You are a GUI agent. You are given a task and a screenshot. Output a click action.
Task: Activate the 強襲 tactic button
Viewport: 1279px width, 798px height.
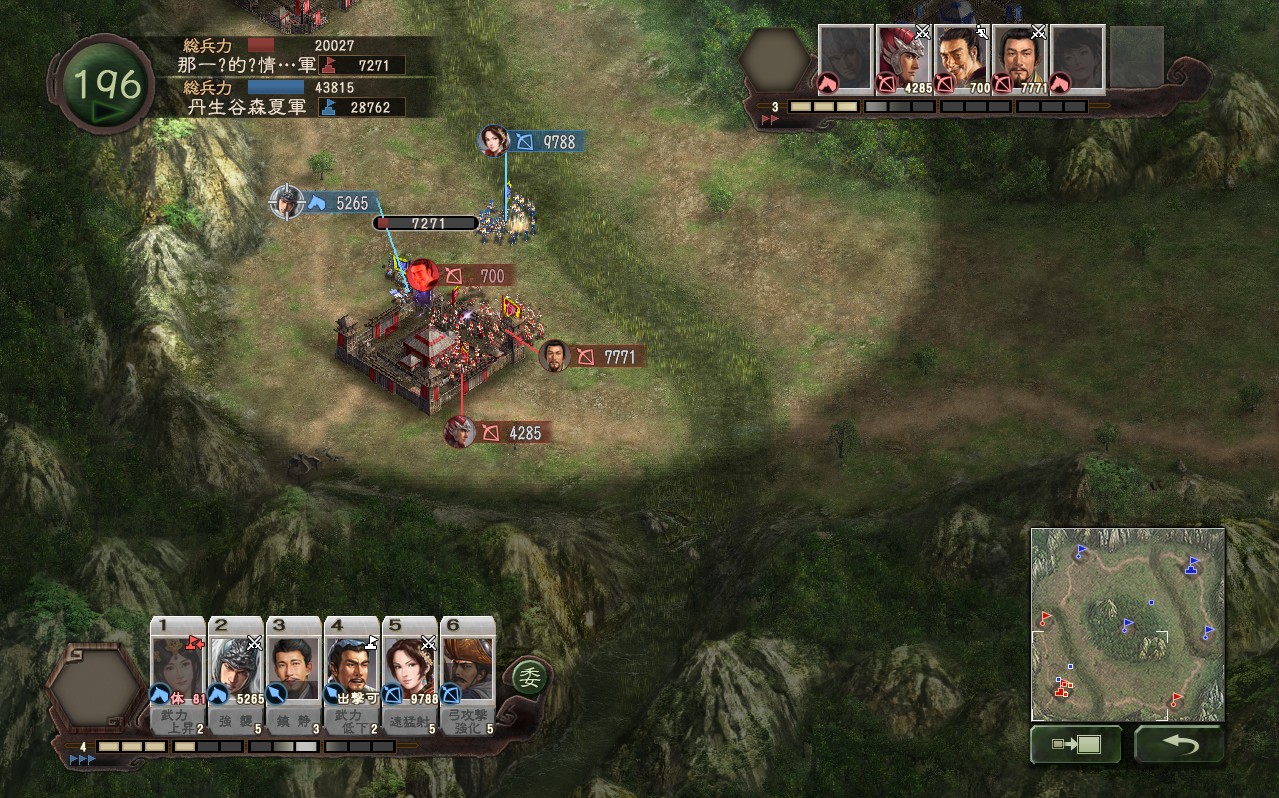tap(236, 722)
